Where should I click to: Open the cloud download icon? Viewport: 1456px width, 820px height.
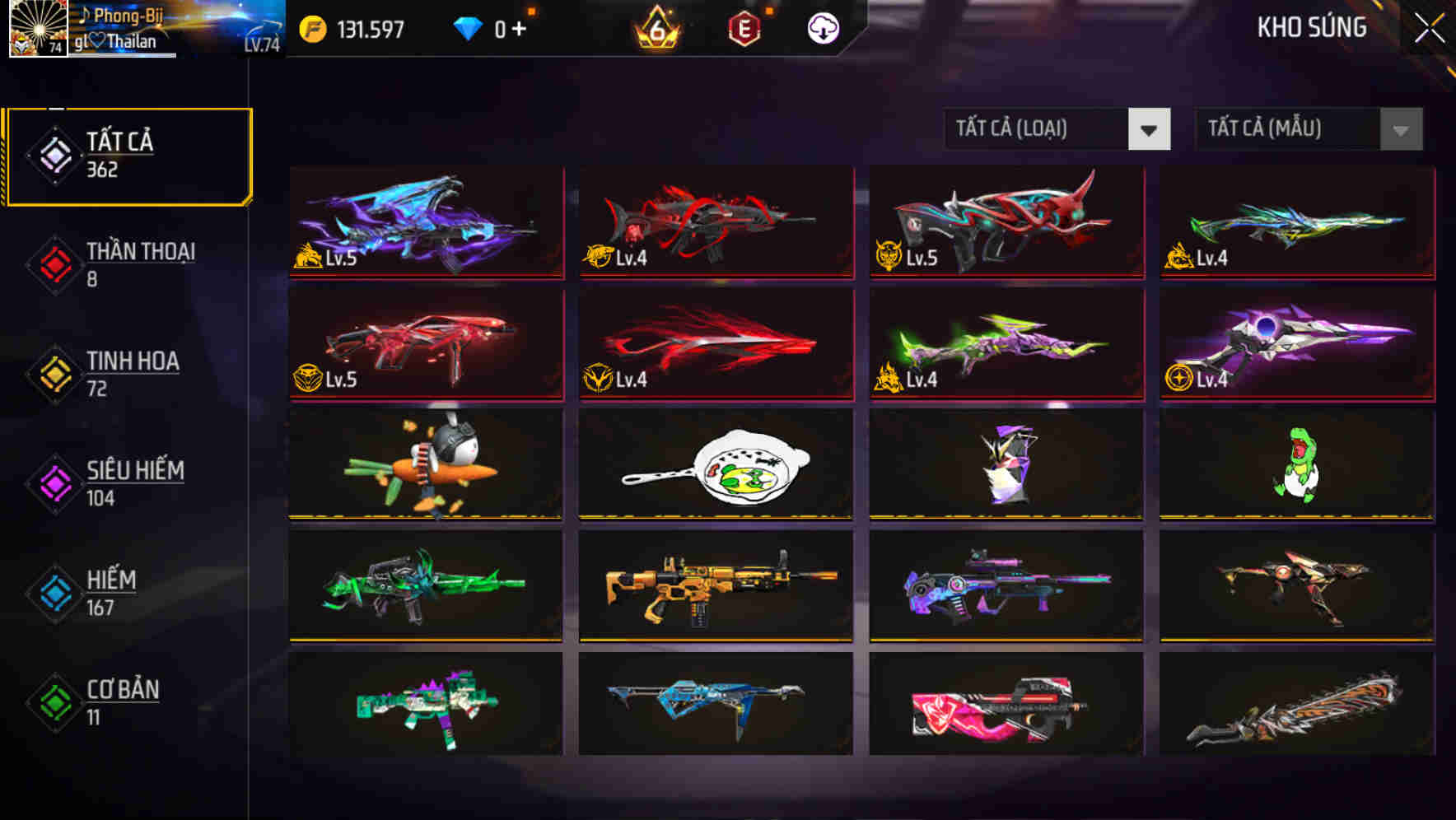pyautogui.click(x=822, y=27)
